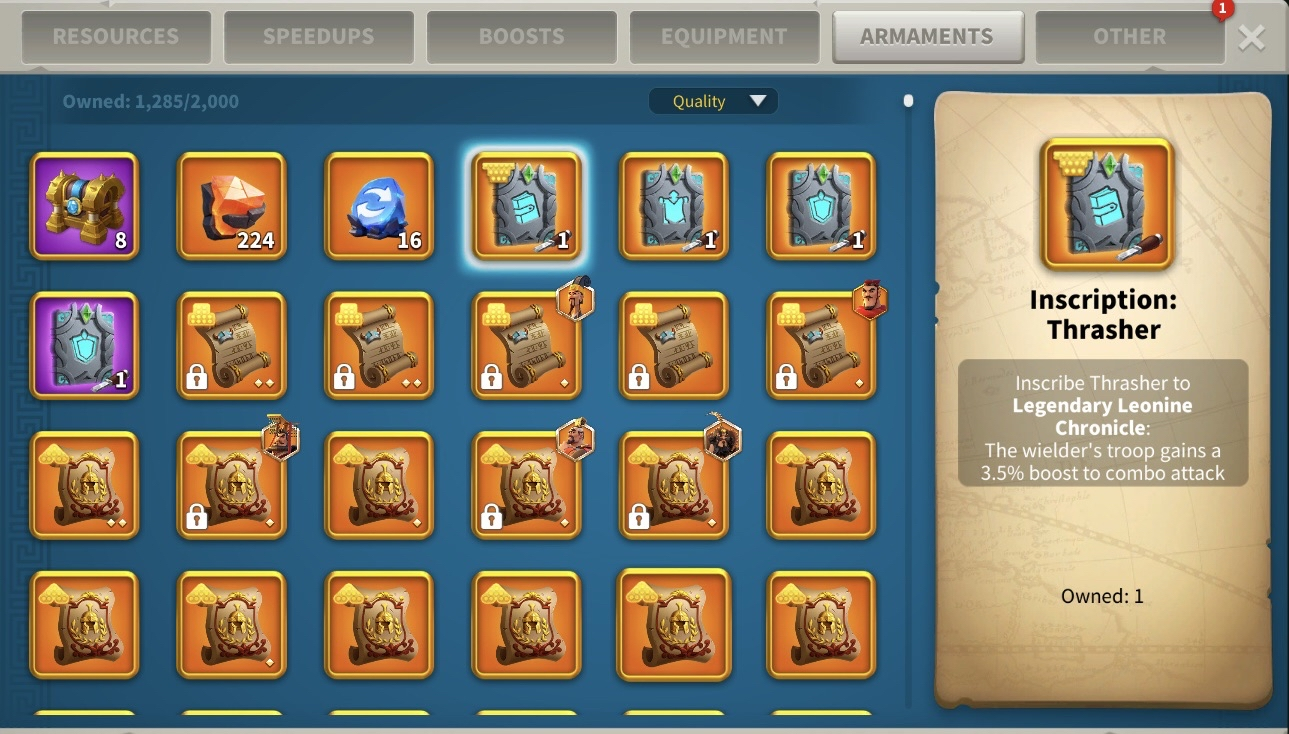The image size is (1289, 734).
Task: Select the Equipment tab
Action: point(724,37)
